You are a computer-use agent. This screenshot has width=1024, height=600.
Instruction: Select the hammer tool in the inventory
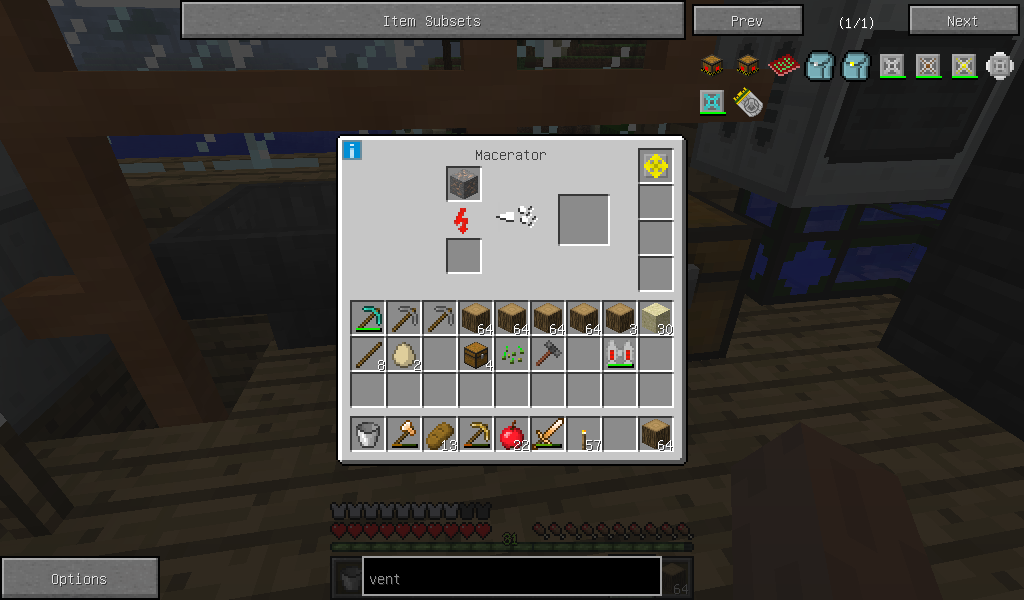[548, 354]
